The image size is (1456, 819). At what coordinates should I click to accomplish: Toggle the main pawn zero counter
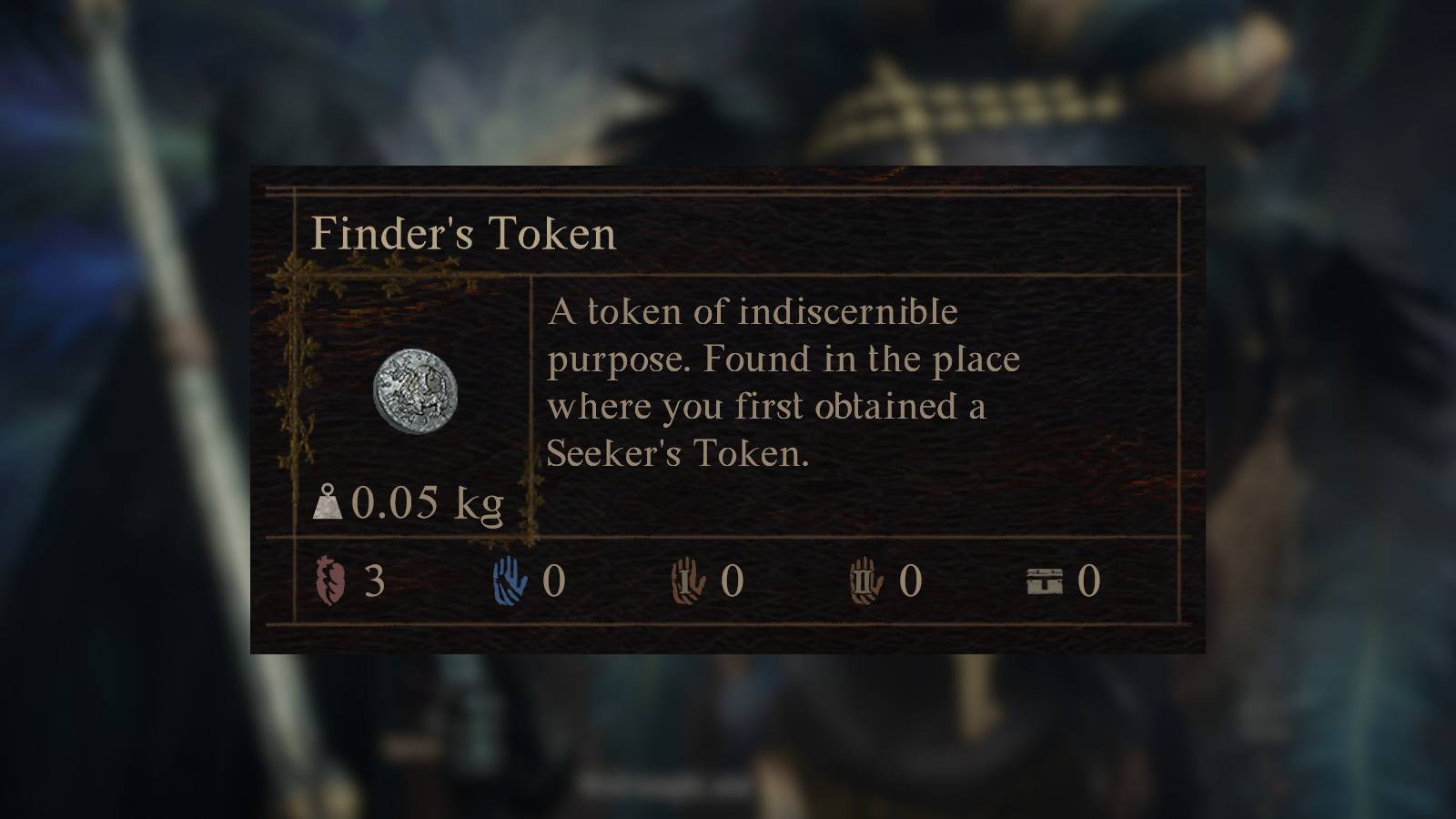554,580
